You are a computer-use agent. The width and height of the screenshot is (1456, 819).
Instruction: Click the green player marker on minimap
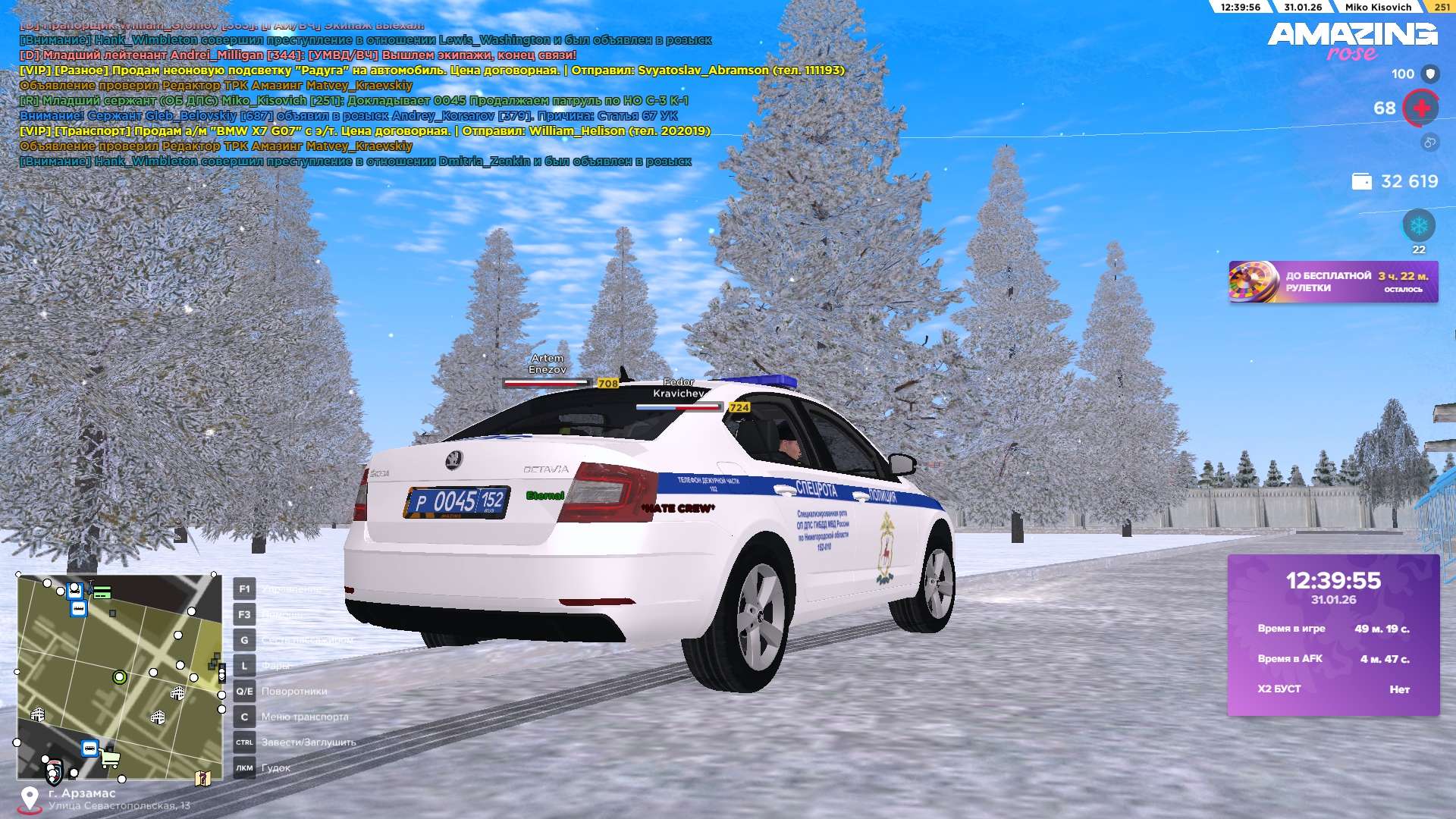119,676
